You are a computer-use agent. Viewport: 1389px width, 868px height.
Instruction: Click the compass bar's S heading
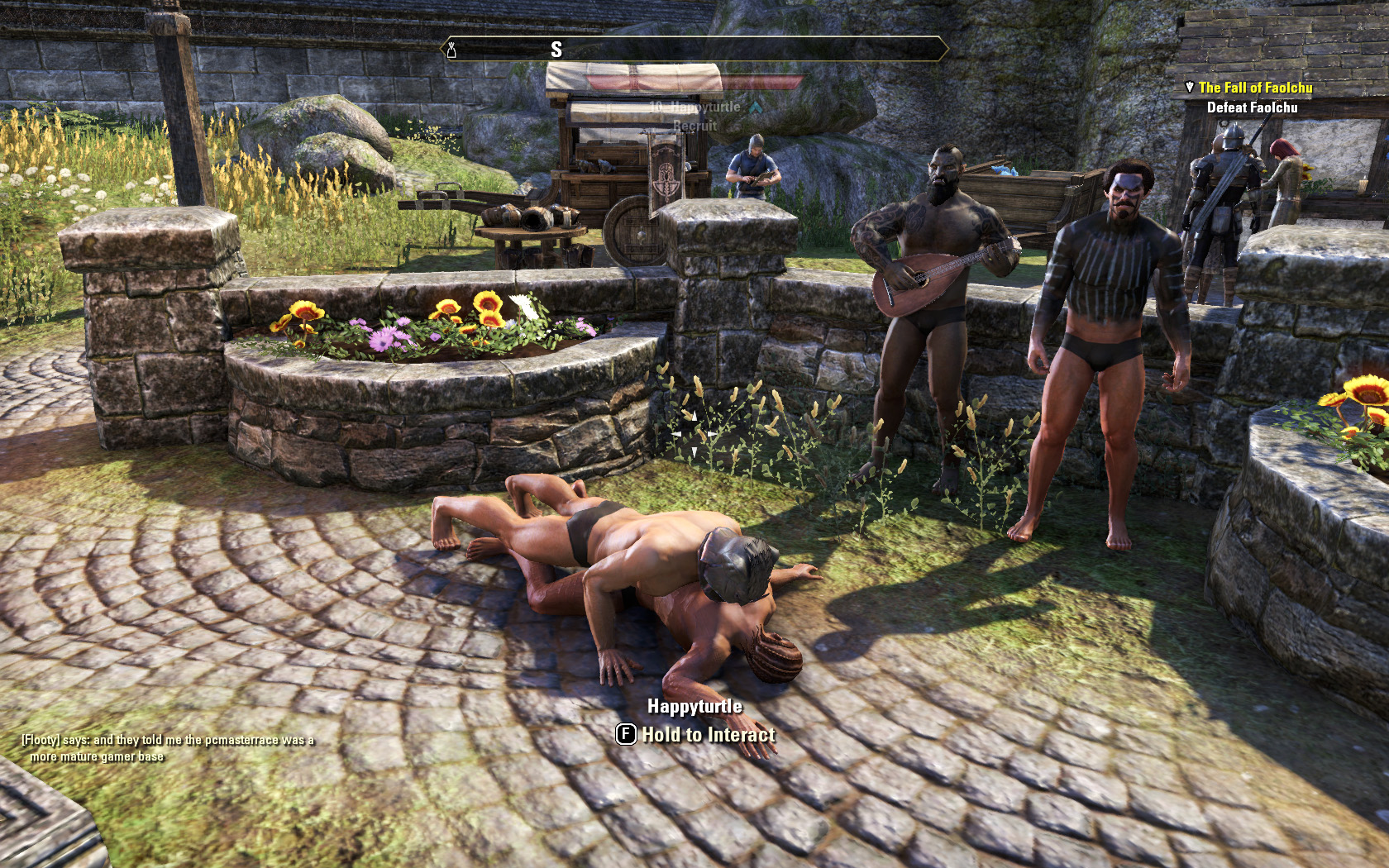point(556,50)
